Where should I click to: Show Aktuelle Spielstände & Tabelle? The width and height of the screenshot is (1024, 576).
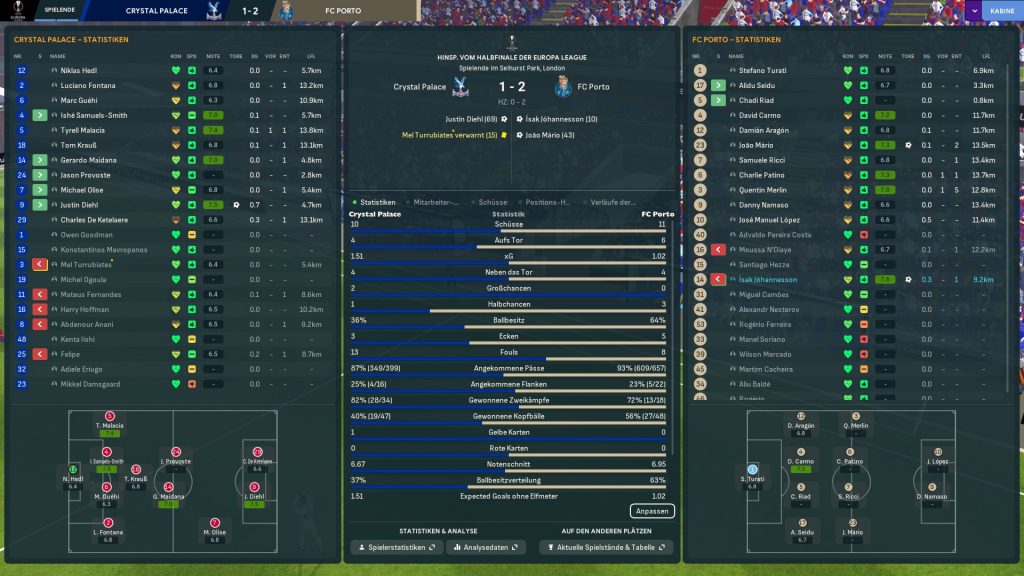coord(606,548)
